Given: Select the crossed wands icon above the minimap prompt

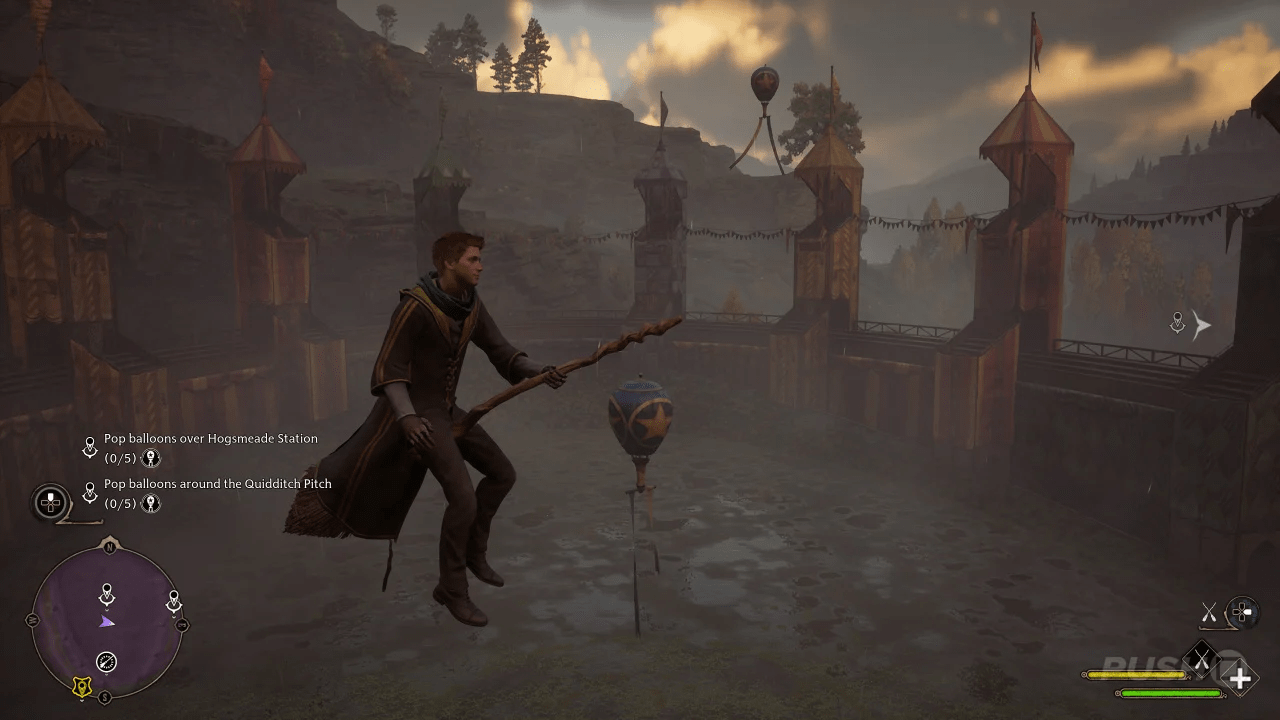Looking at the screenshot, I should (1209, 611).
